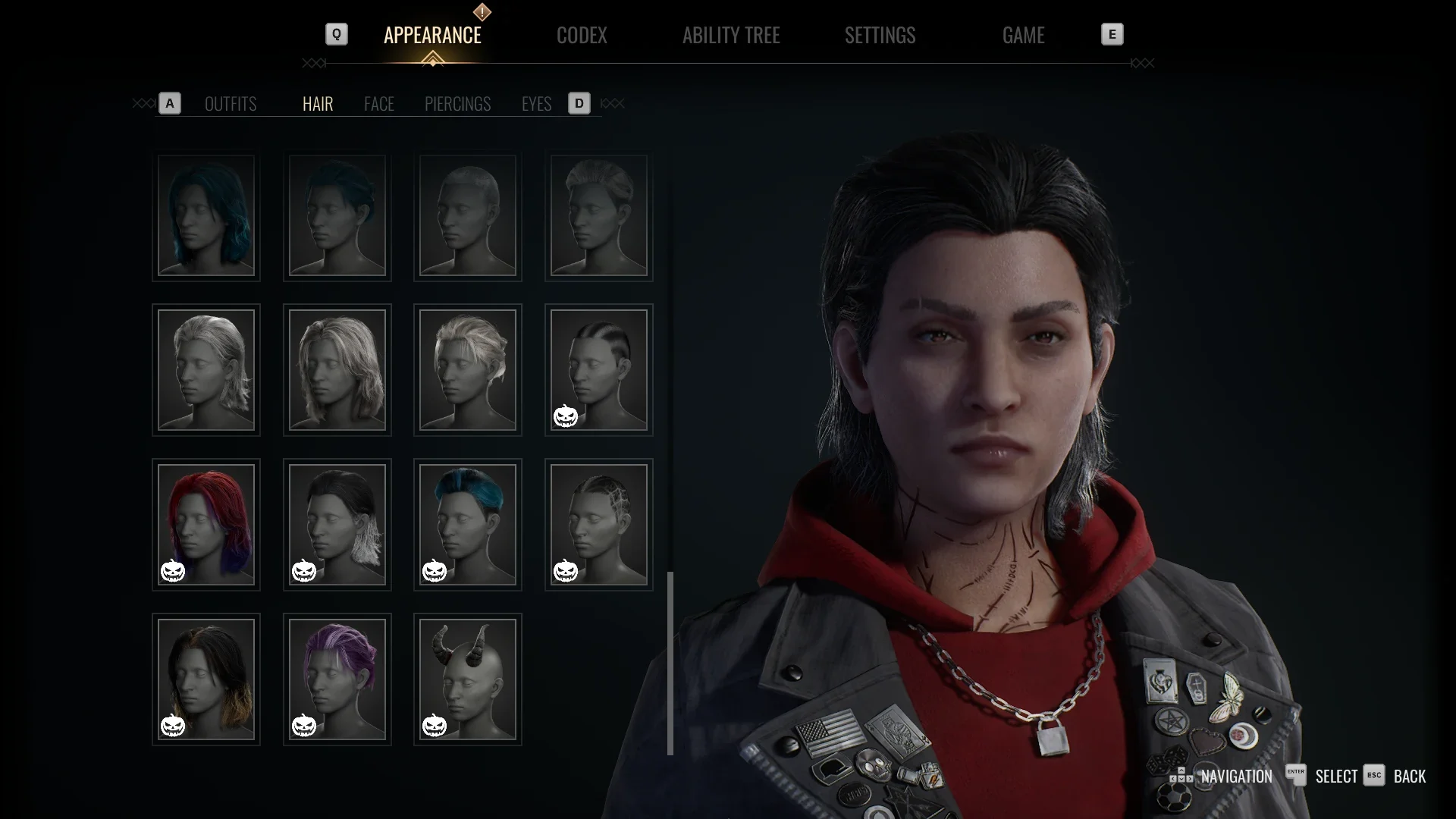Select the short blonde tousled hairstyle
The width and height of the screenshot is (1456, 819).
pos(467,370)
